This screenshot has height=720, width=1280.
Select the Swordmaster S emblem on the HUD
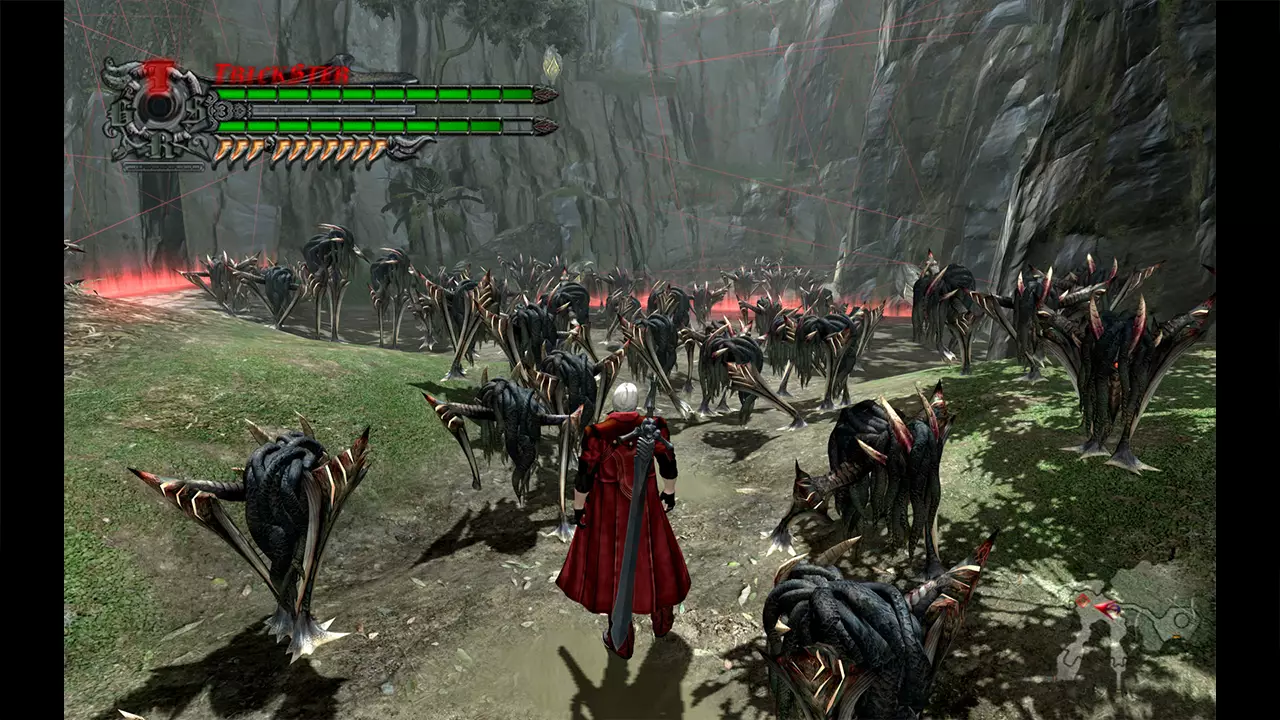197,109
